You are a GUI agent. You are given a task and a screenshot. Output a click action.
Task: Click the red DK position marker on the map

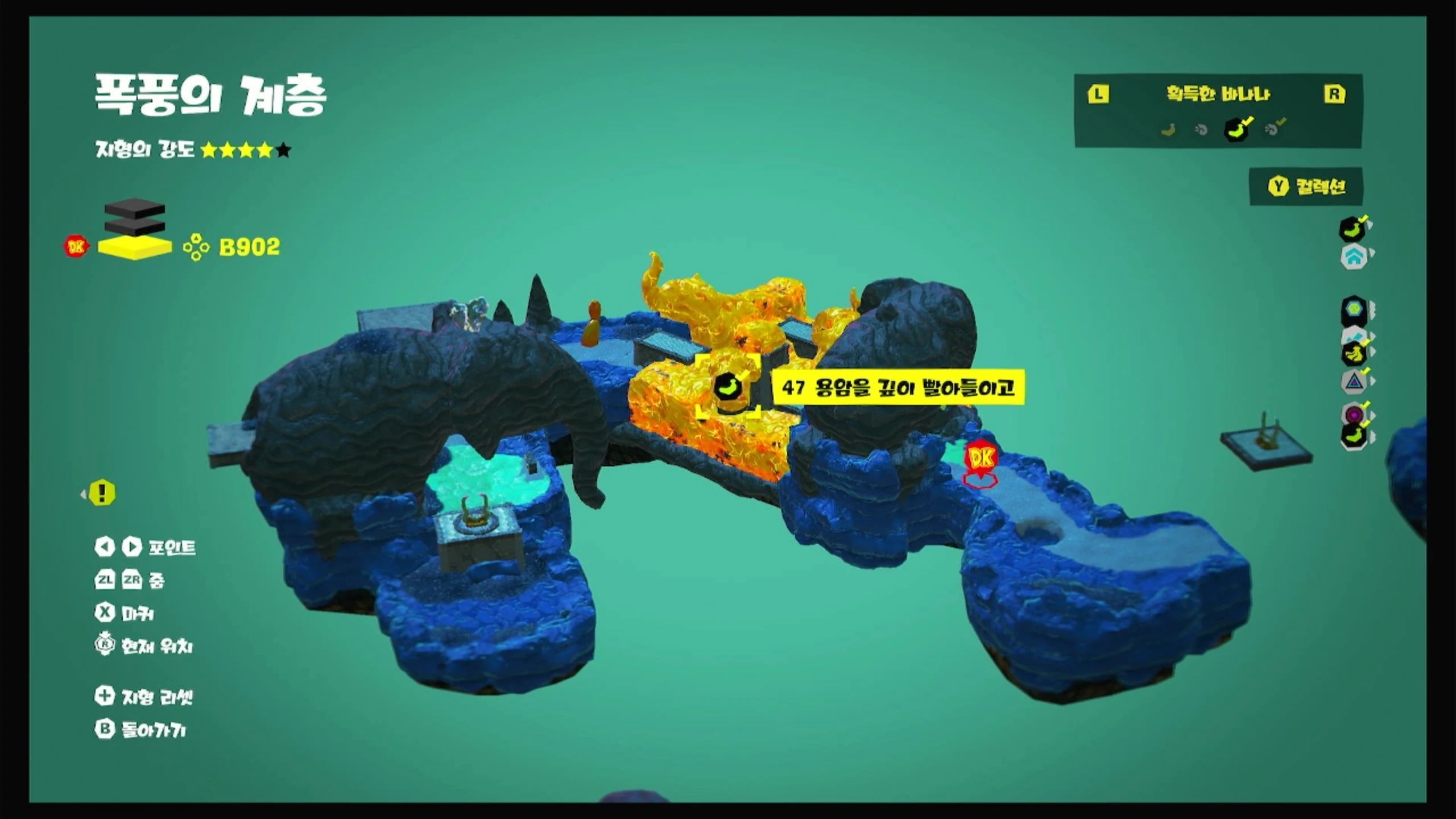[x=981, y=458]
